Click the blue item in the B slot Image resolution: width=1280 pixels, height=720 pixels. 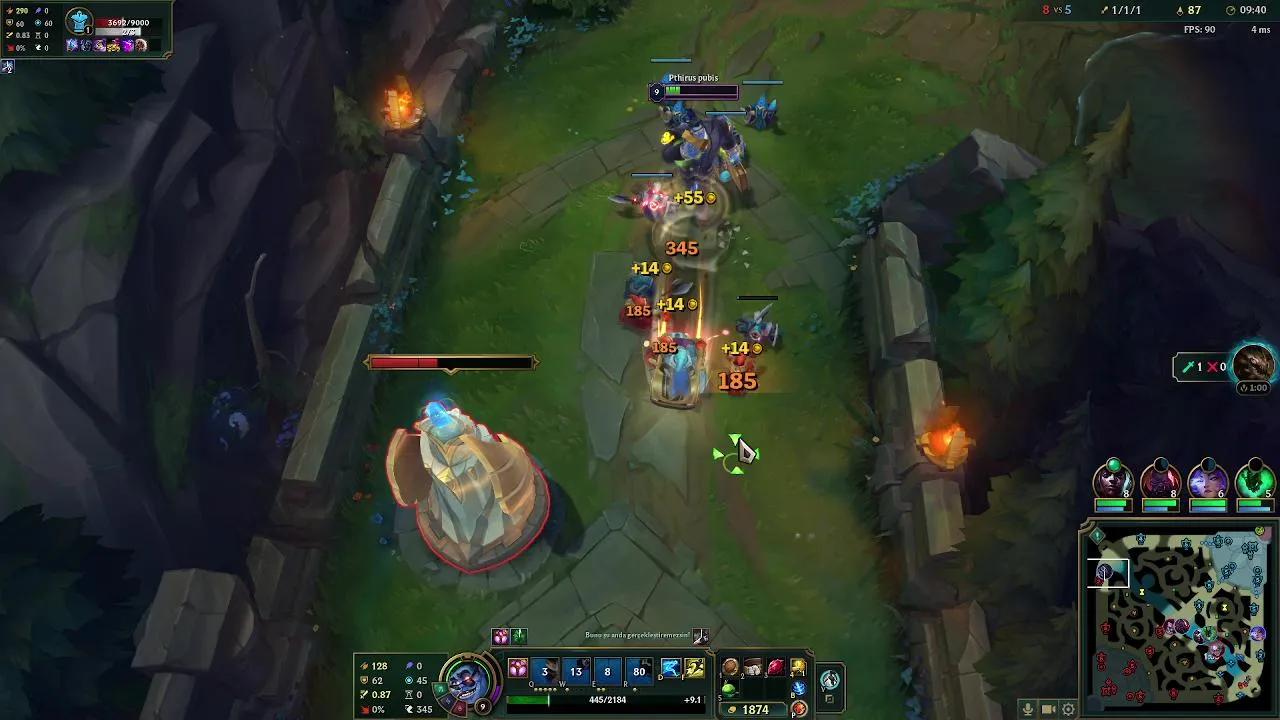797,686
